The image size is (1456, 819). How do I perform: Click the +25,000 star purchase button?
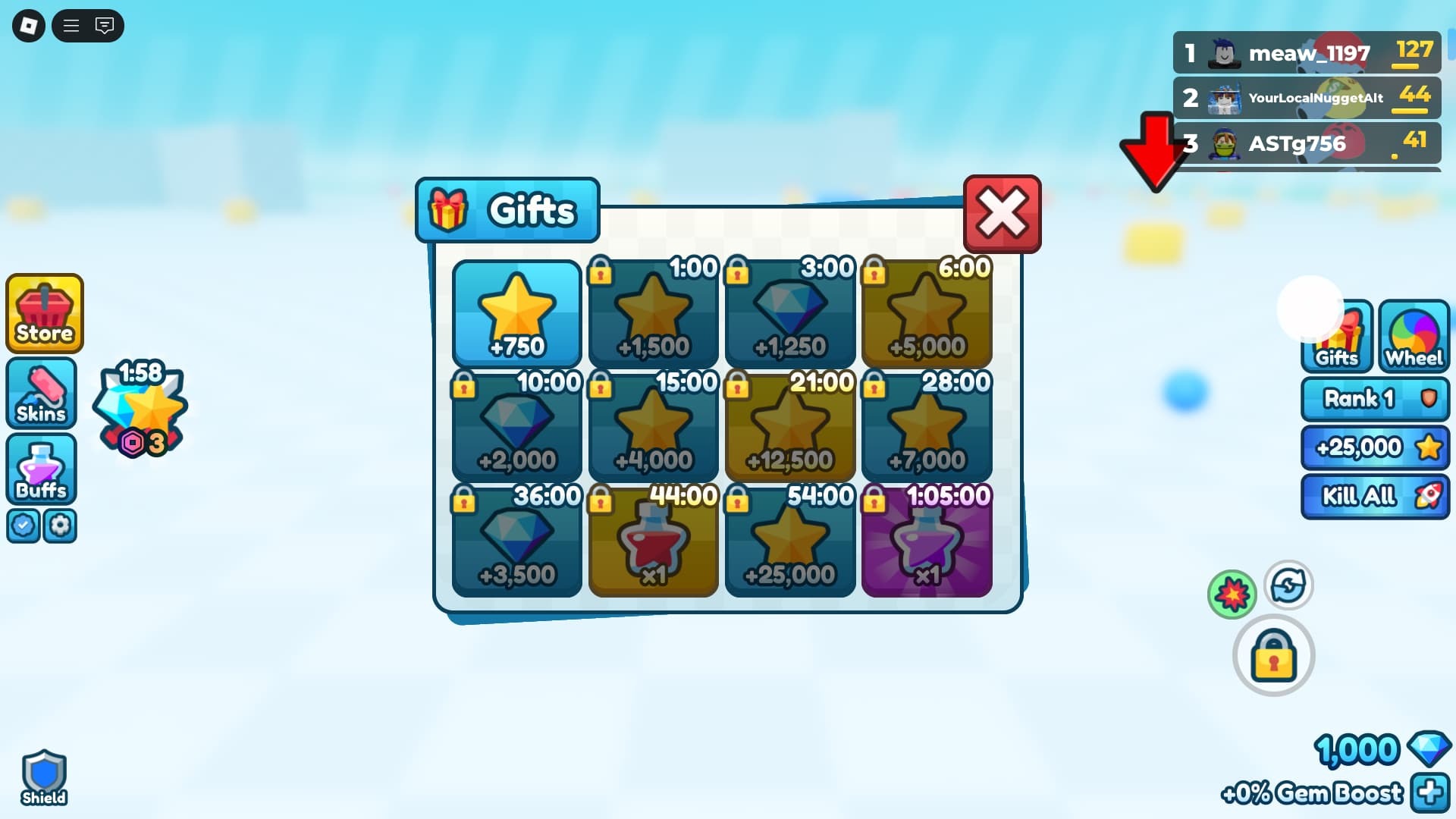click(x=1375, y=447)
